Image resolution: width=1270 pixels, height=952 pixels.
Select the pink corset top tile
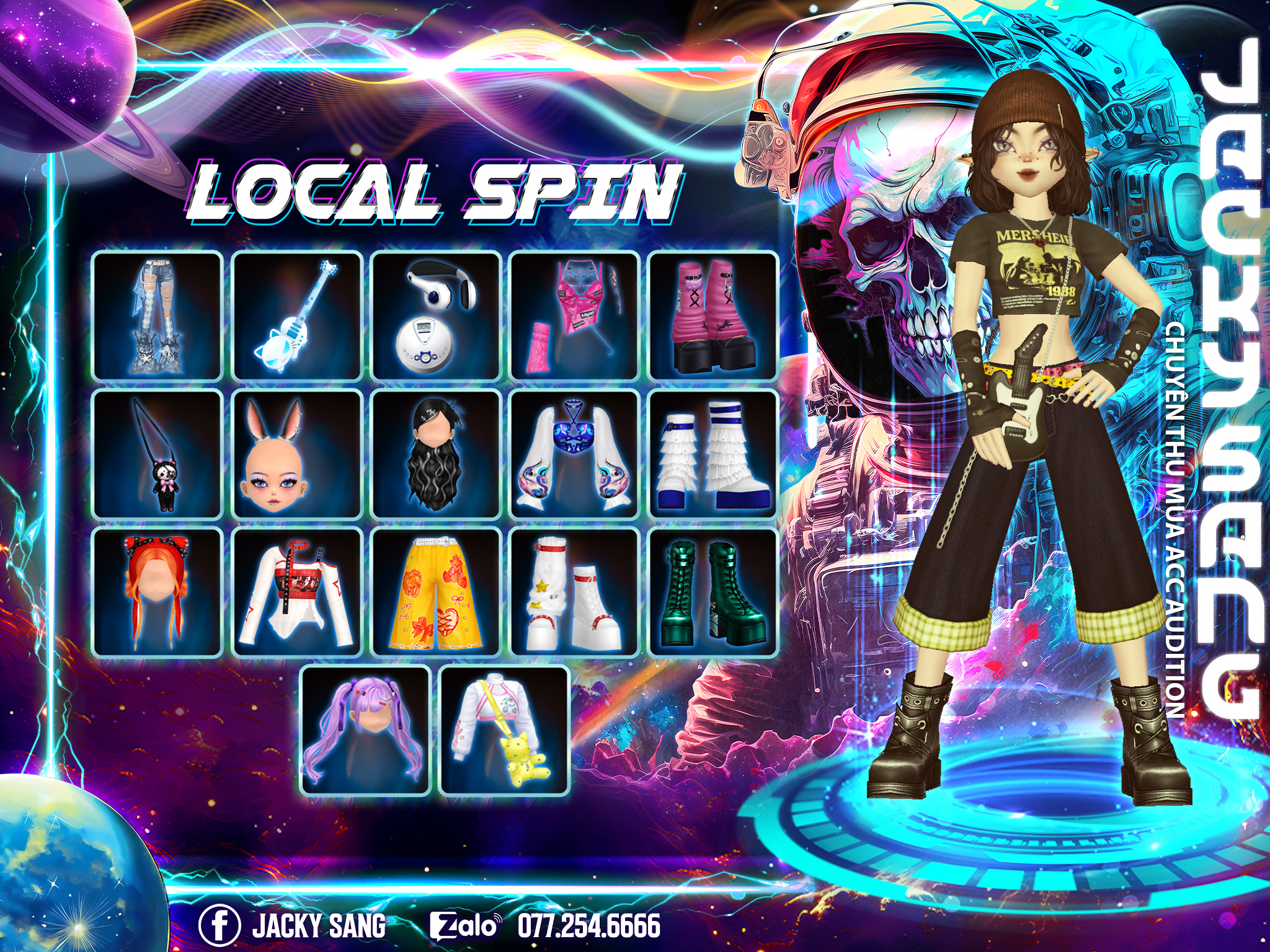575,316
